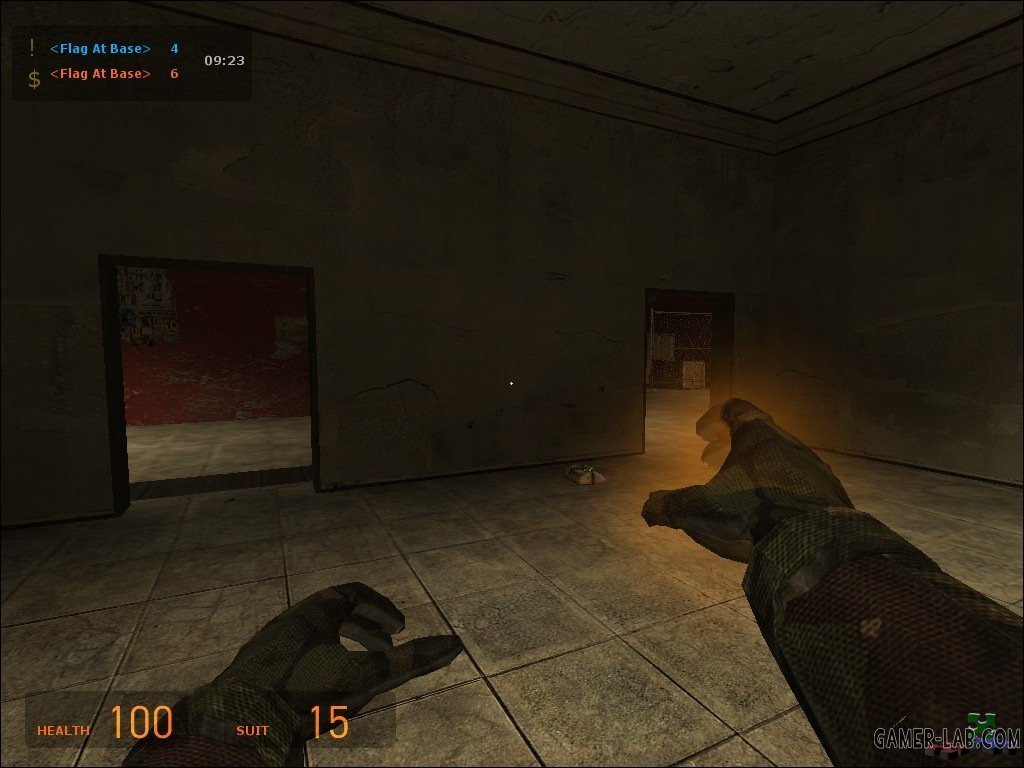
Task: Select the blue Flag At Base status
Action: coord(100,48)
